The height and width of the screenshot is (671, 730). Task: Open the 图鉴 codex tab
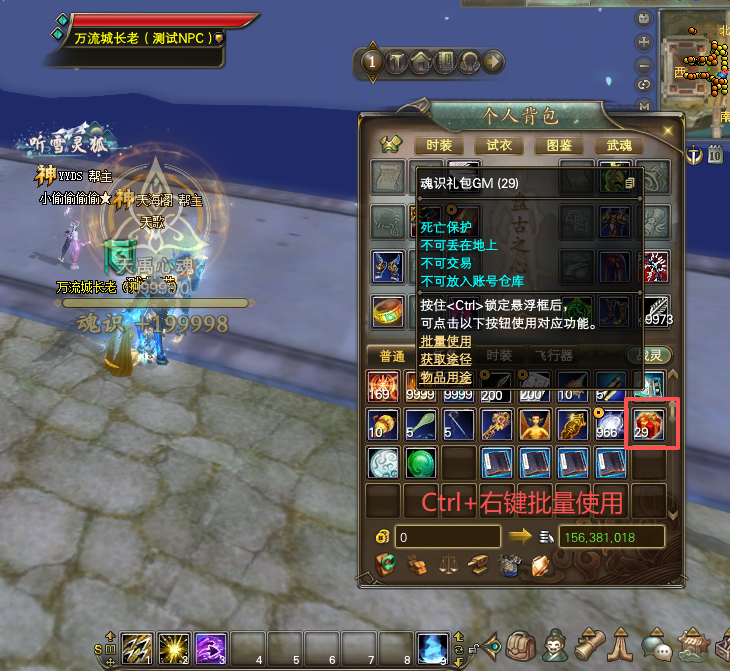[559, 145]
